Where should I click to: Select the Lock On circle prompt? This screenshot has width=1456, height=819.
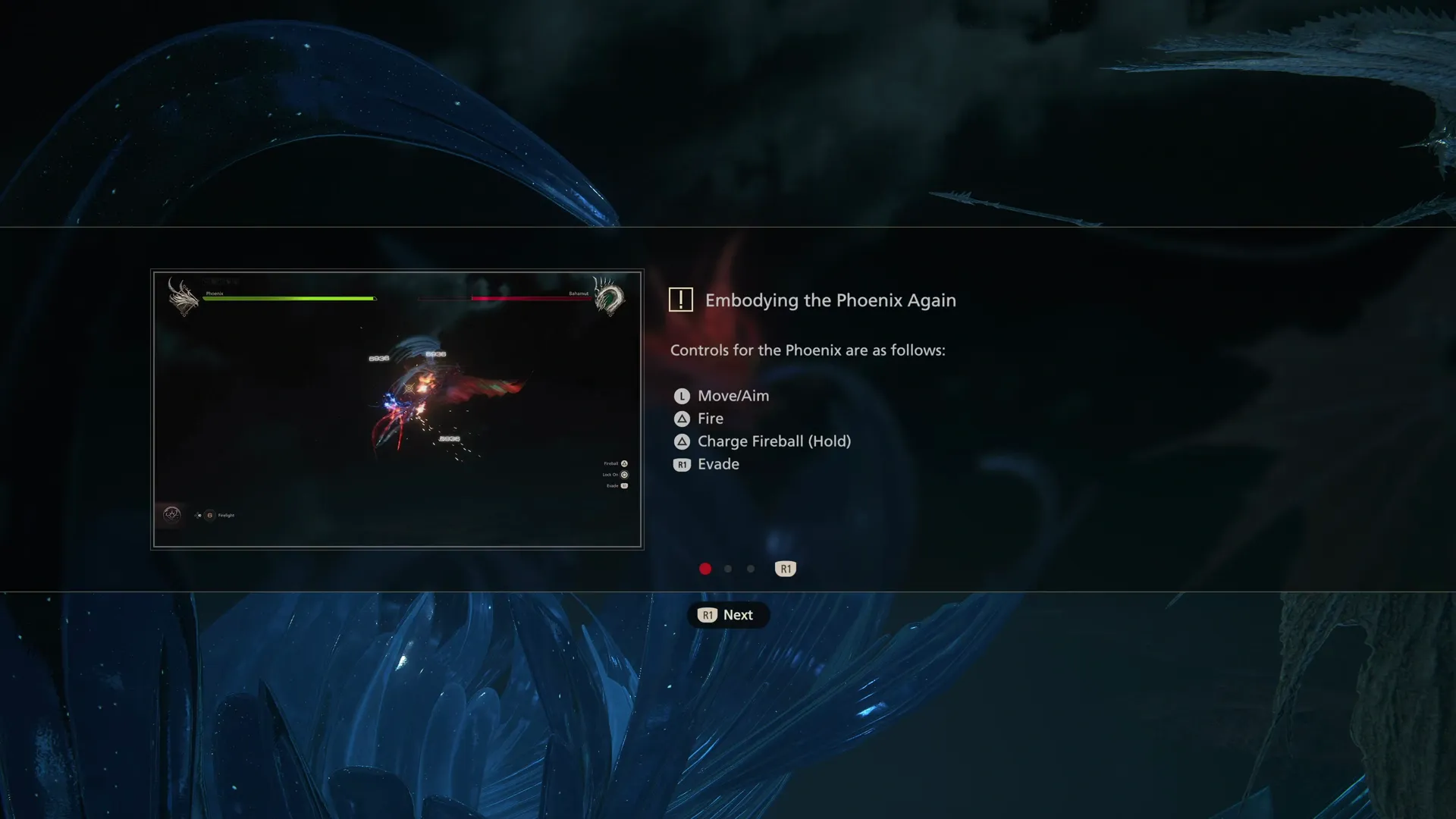coord(623,474)
